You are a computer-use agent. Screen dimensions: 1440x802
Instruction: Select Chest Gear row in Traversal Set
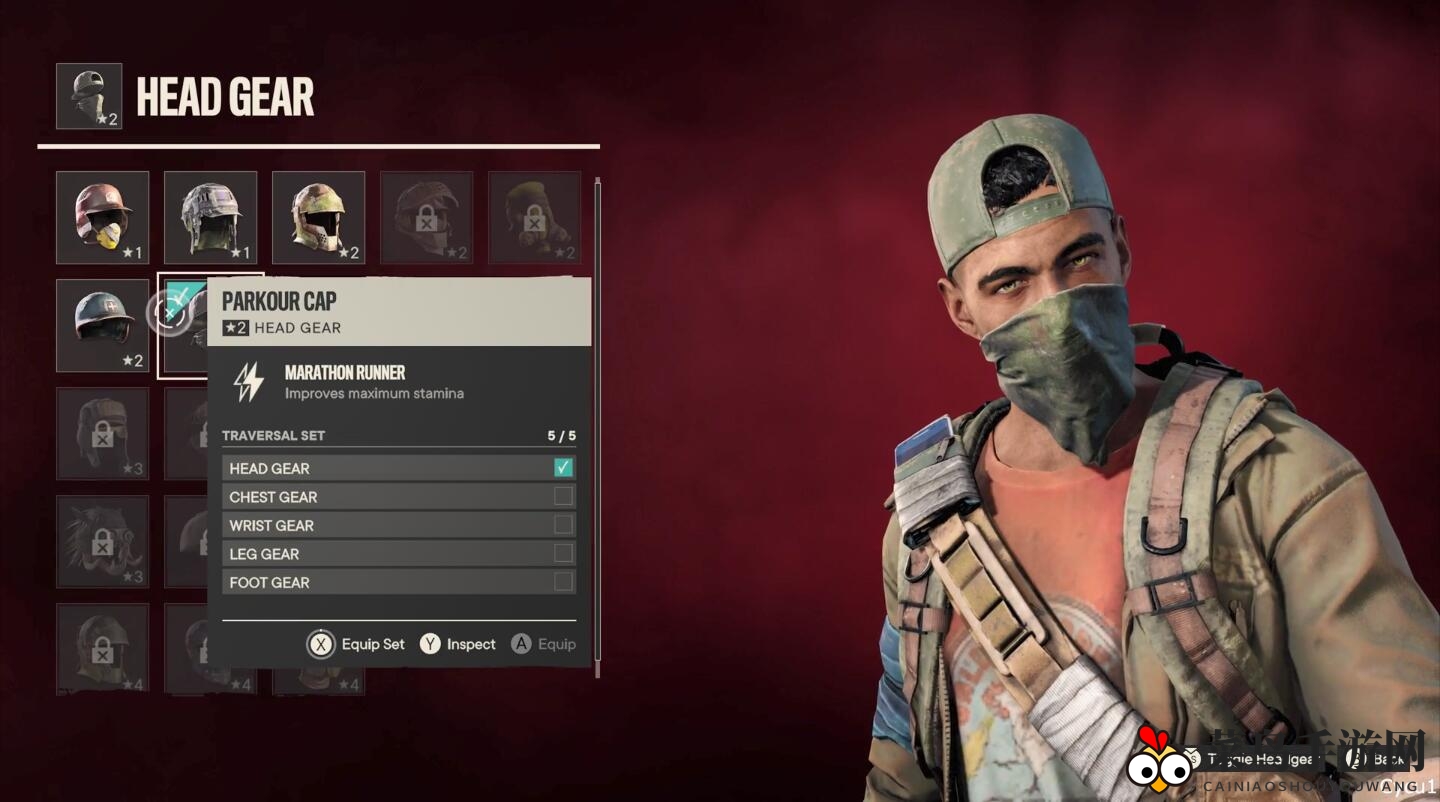[x=398, y=497]
